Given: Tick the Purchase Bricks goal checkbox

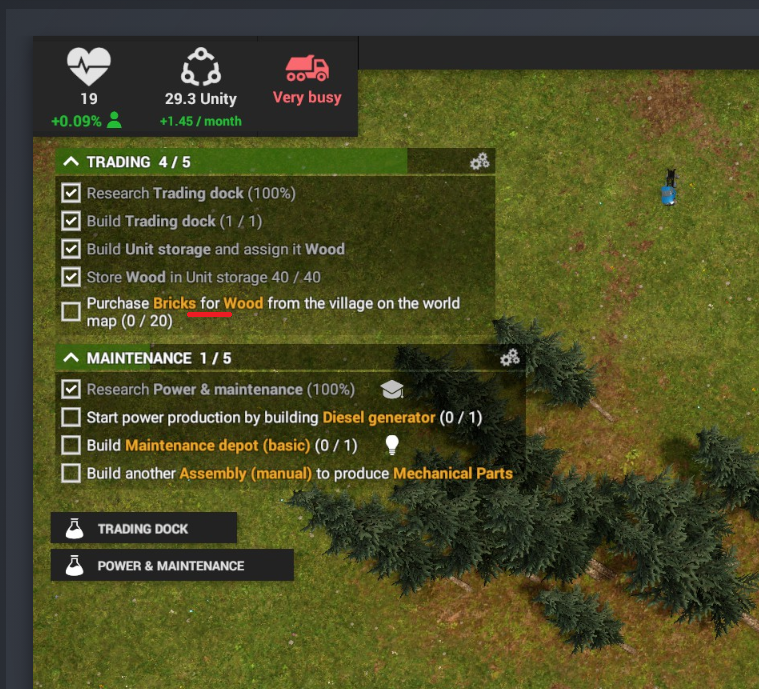Looking at the screenshot, I should click(71, 312).
